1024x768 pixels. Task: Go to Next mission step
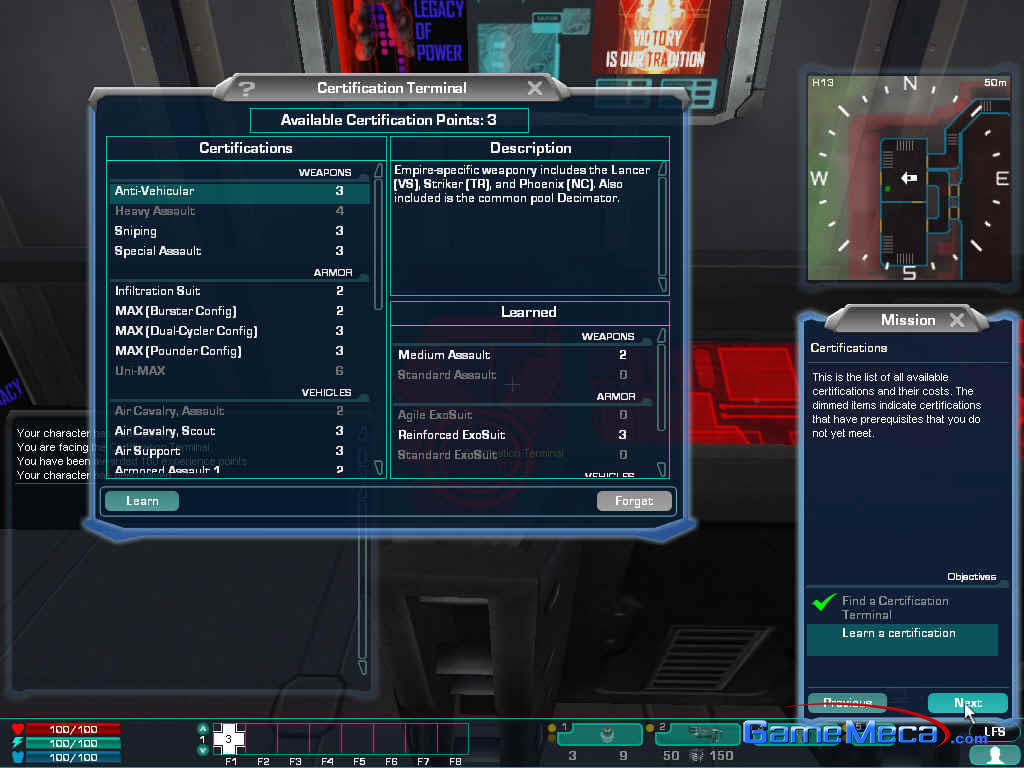(967, 703)
